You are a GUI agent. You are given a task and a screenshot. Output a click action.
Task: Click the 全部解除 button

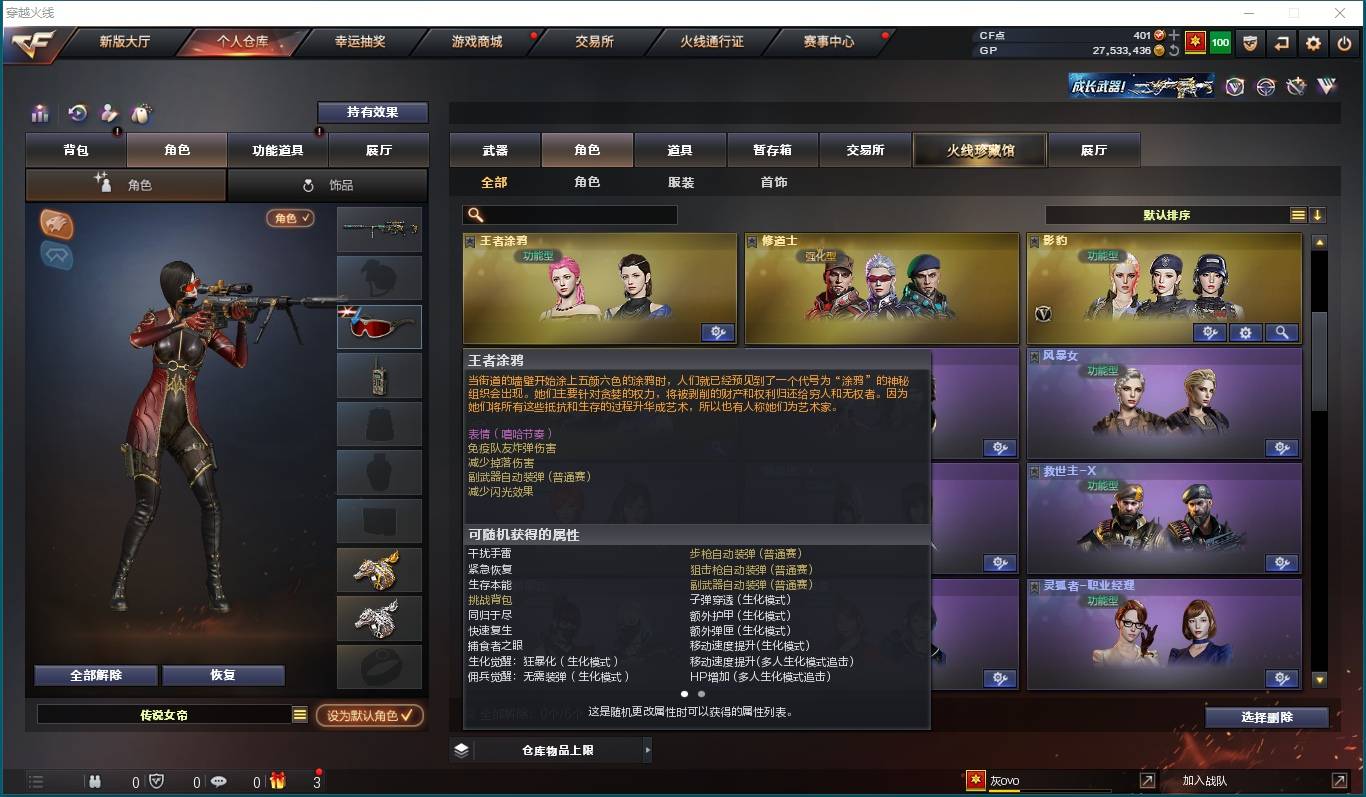click(x=93, y=675)
